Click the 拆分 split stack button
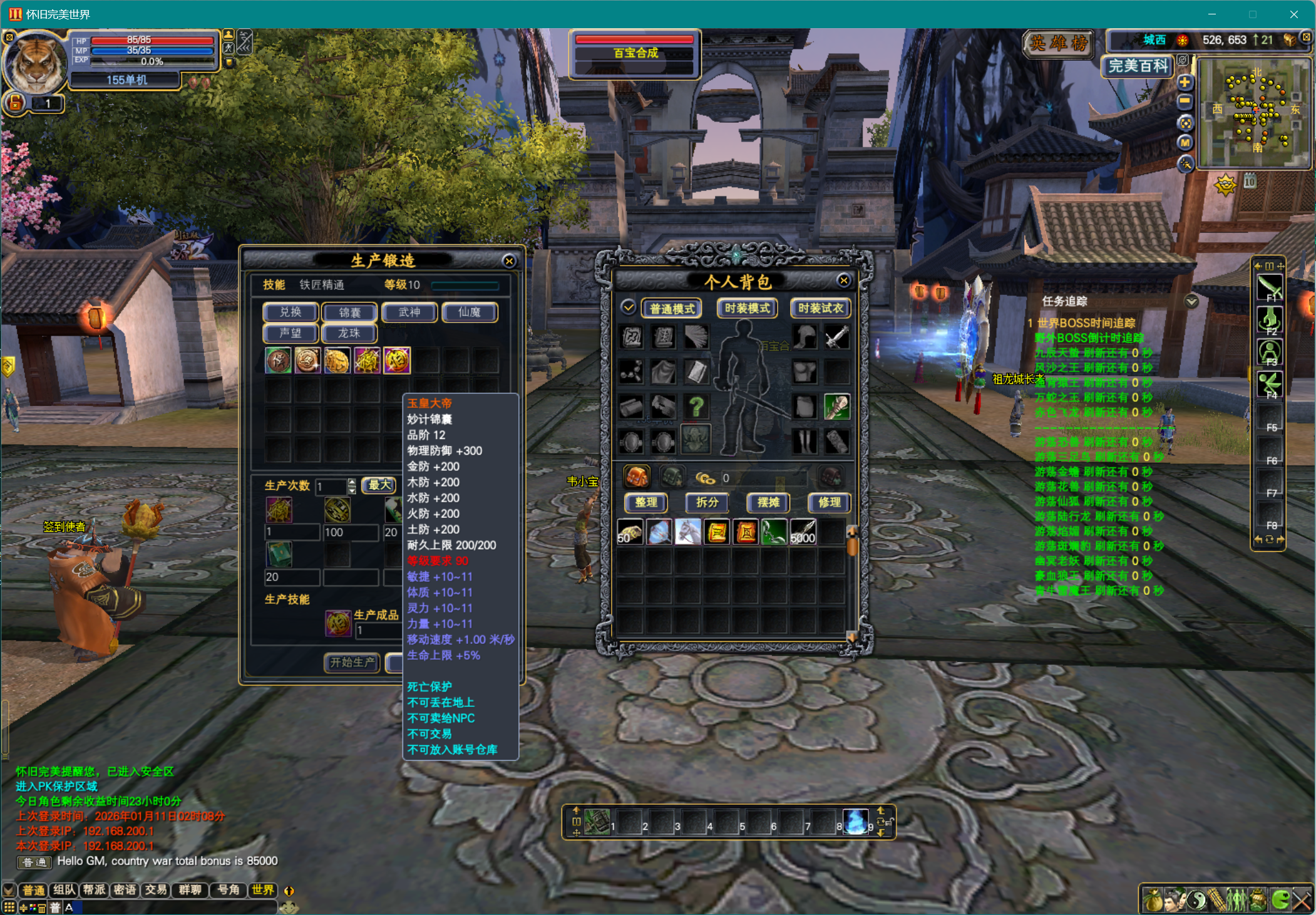The width and height of the screenshot is (1316, 915). pos(707,502)
